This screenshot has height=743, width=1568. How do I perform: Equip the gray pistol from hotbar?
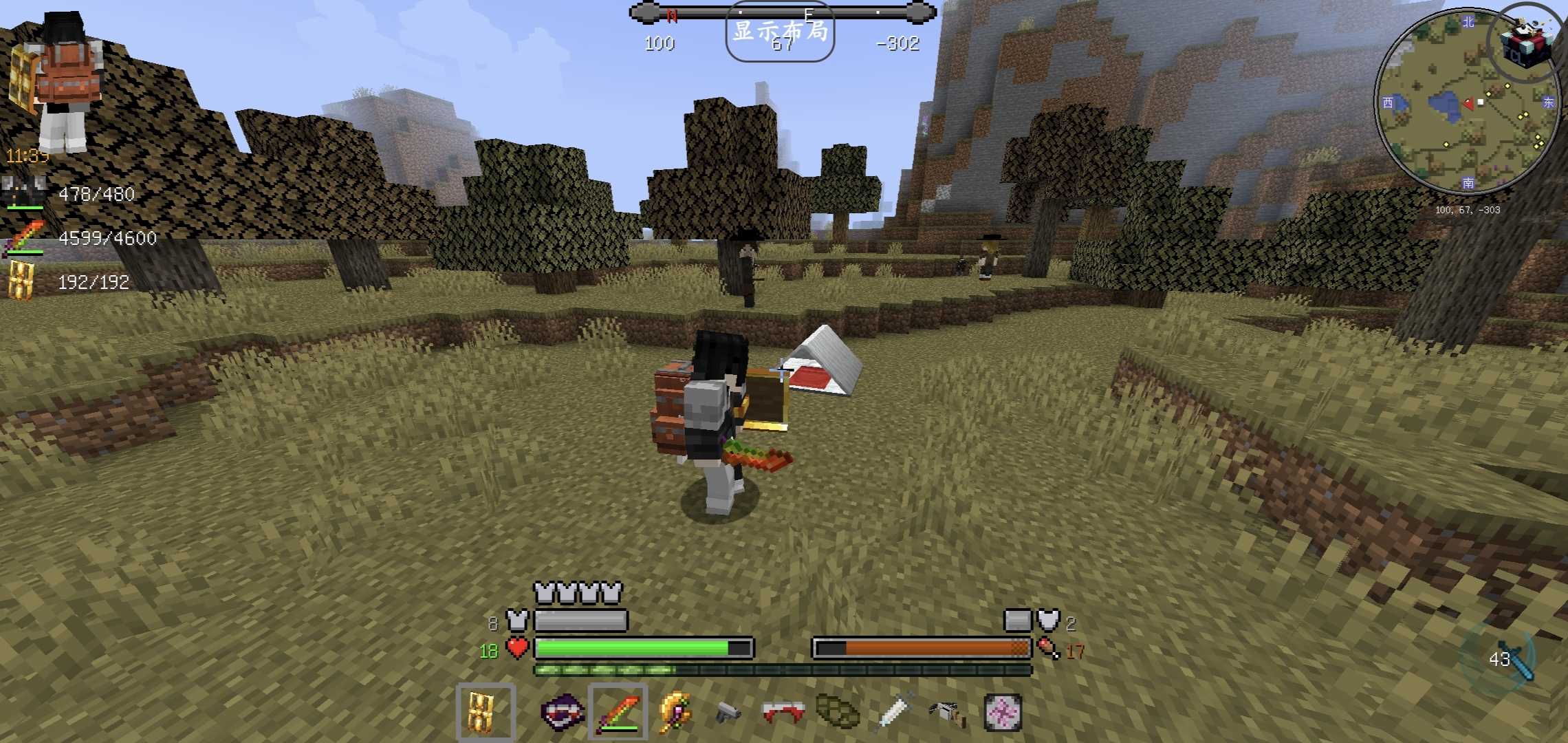pyautogui.click(x=728, y=712)
